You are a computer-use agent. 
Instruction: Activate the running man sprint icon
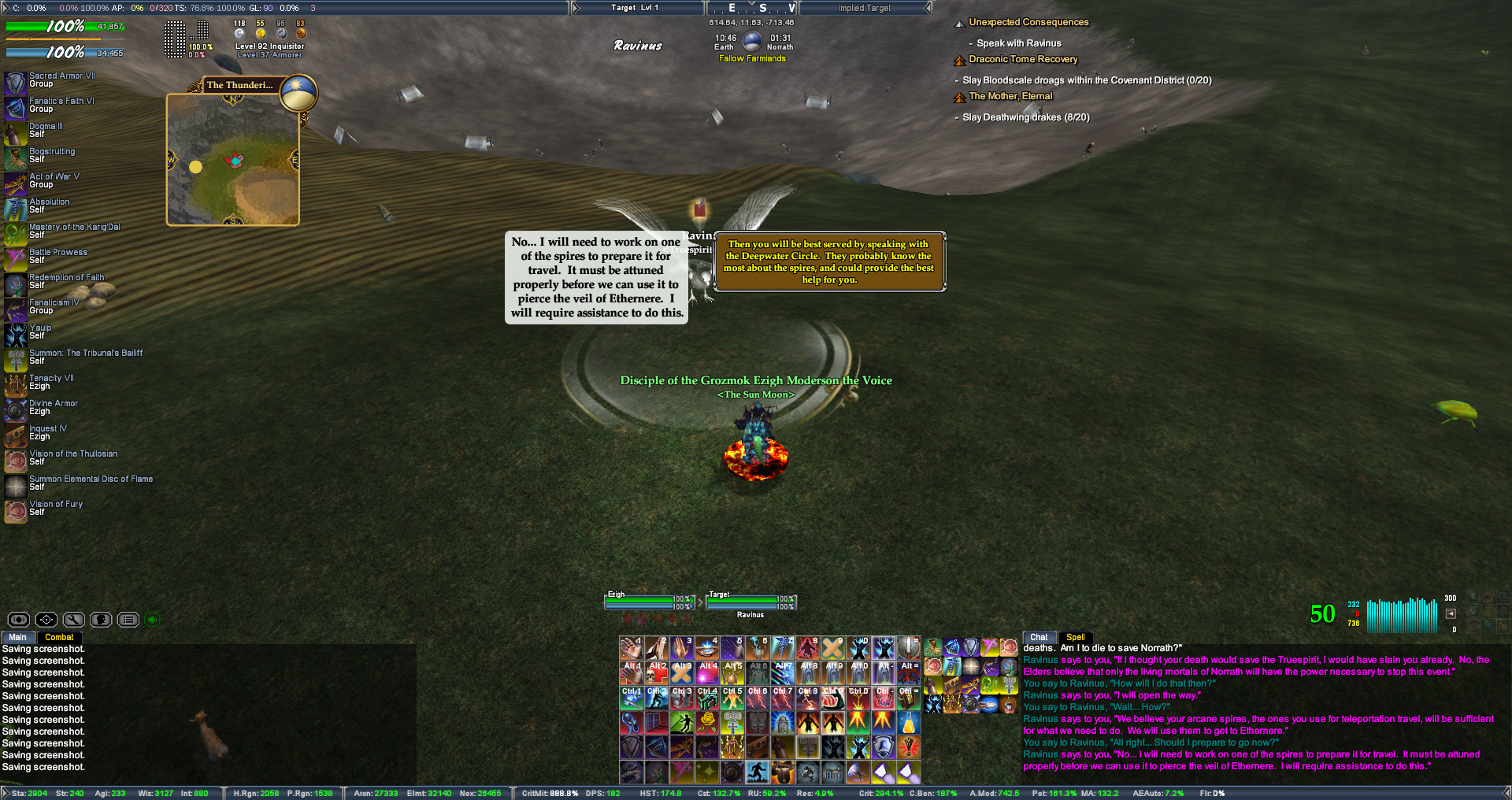click(758, 772)
